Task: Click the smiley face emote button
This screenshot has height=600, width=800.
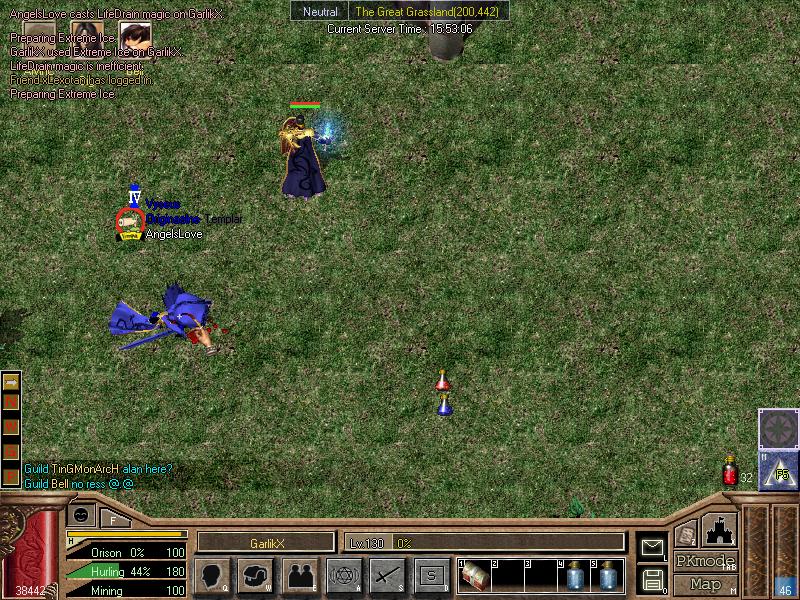Action: pyautogui.click(x=82, y=516)
